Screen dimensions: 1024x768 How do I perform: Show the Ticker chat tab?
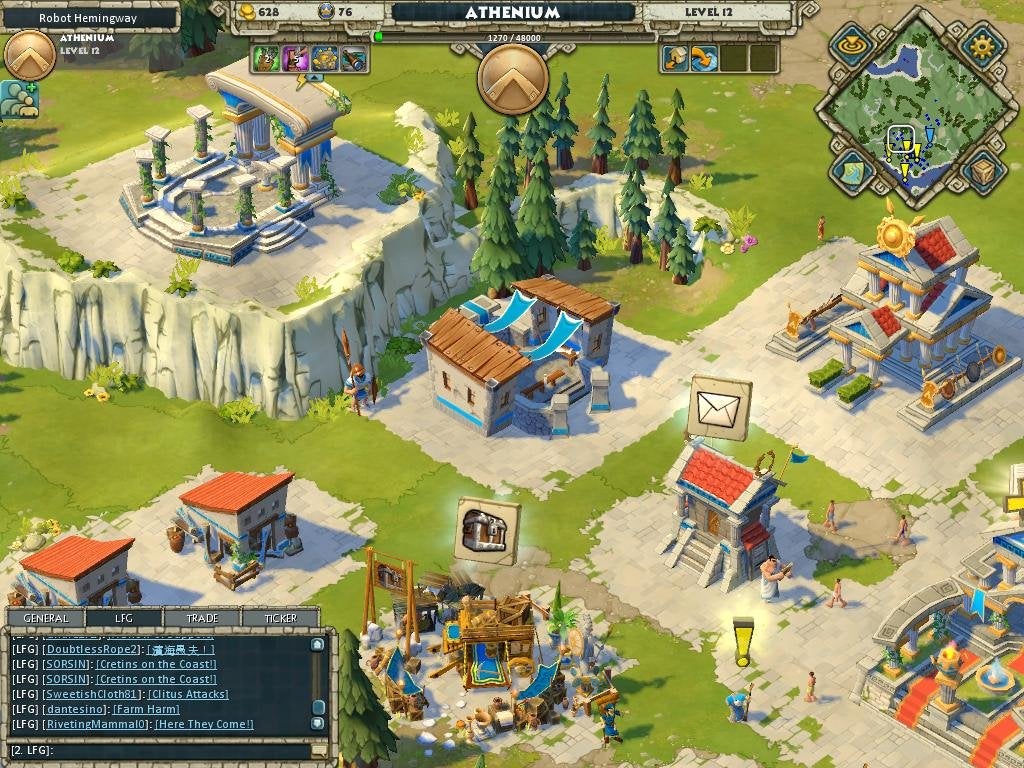coord(280,618)
